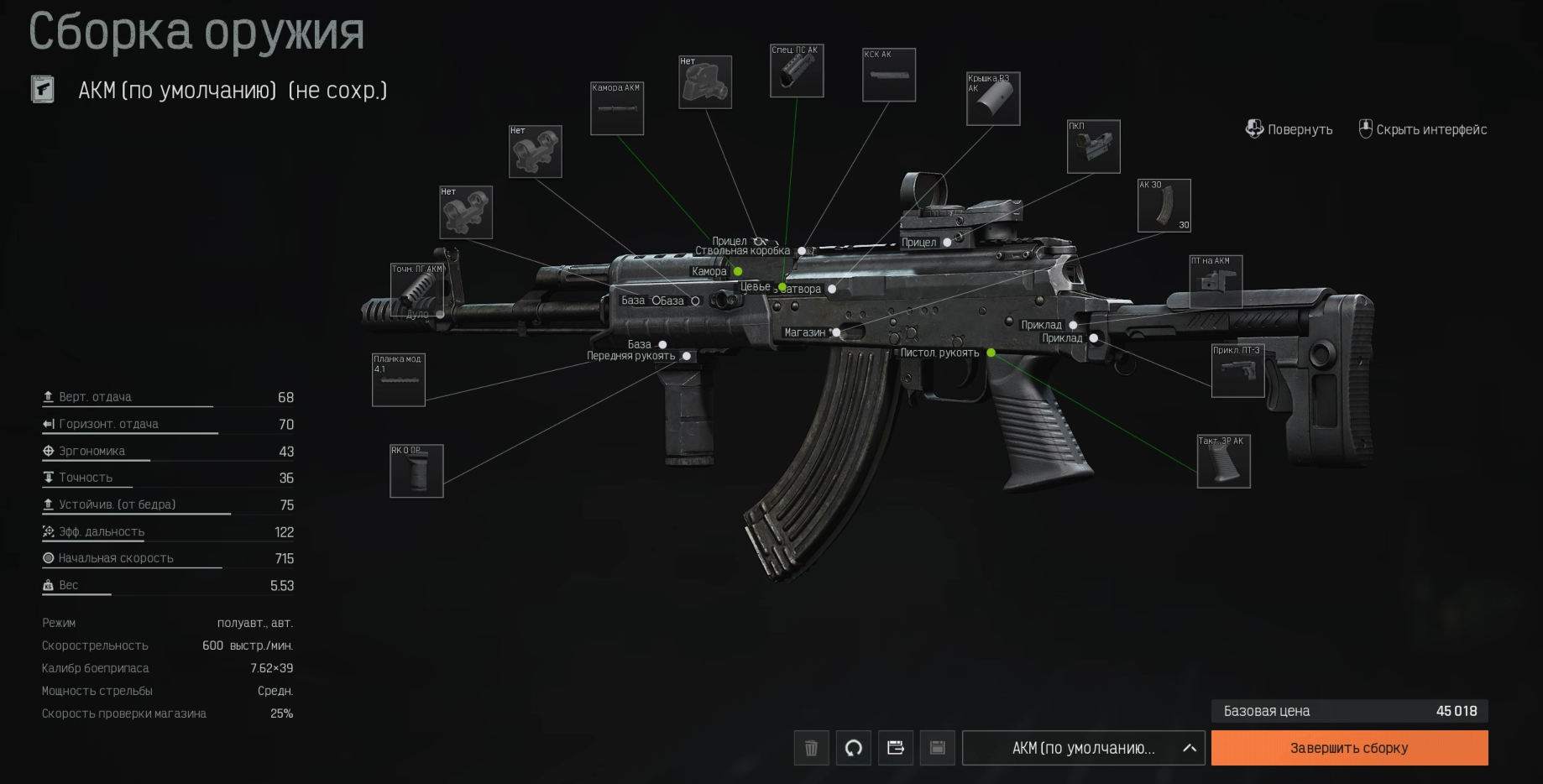Open the RK 0 foregrip slot
The width and height of the screenshot is (1543, 784).
point(416,471)
